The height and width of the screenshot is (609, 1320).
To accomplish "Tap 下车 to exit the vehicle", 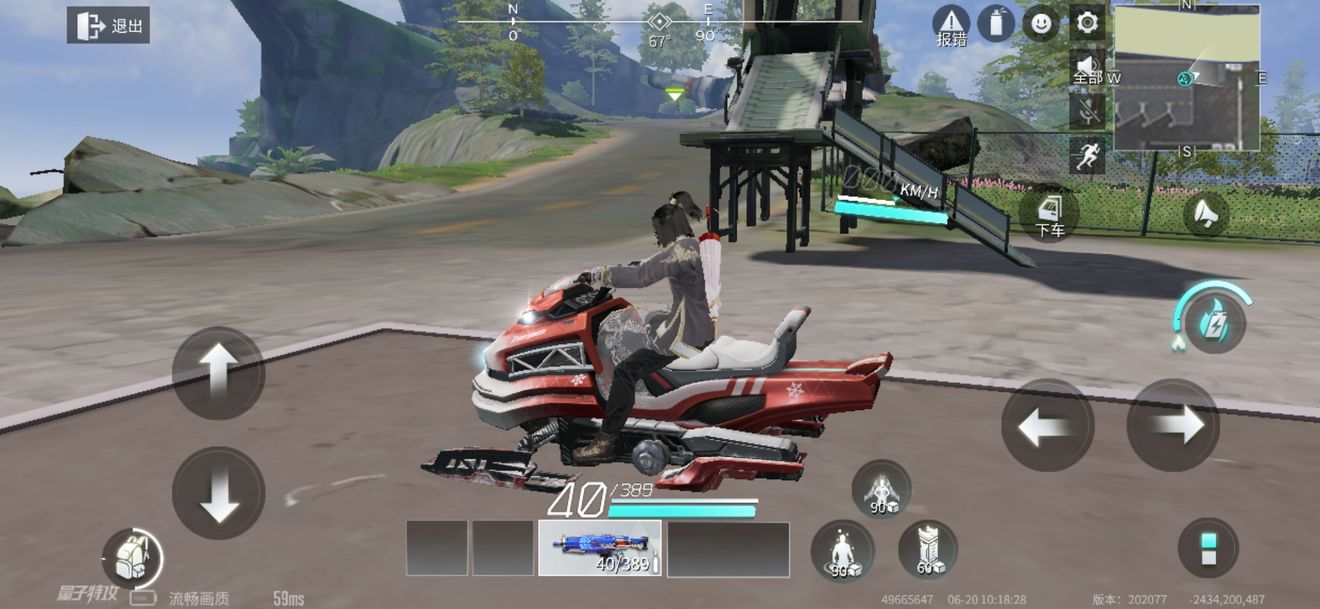I will [1049, 213].
